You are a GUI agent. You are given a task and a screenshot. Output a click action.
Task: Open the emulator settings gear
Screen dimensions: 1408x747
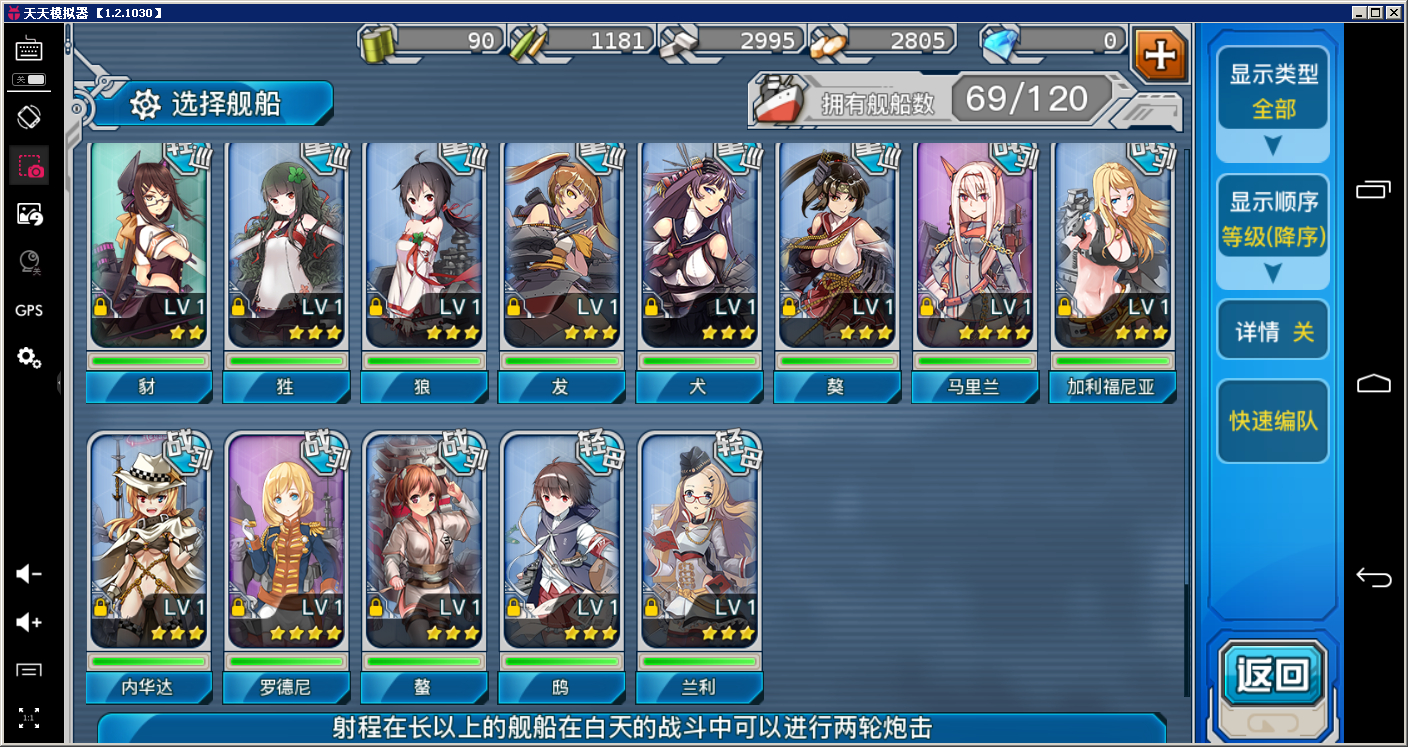click(x=29, y=357)
